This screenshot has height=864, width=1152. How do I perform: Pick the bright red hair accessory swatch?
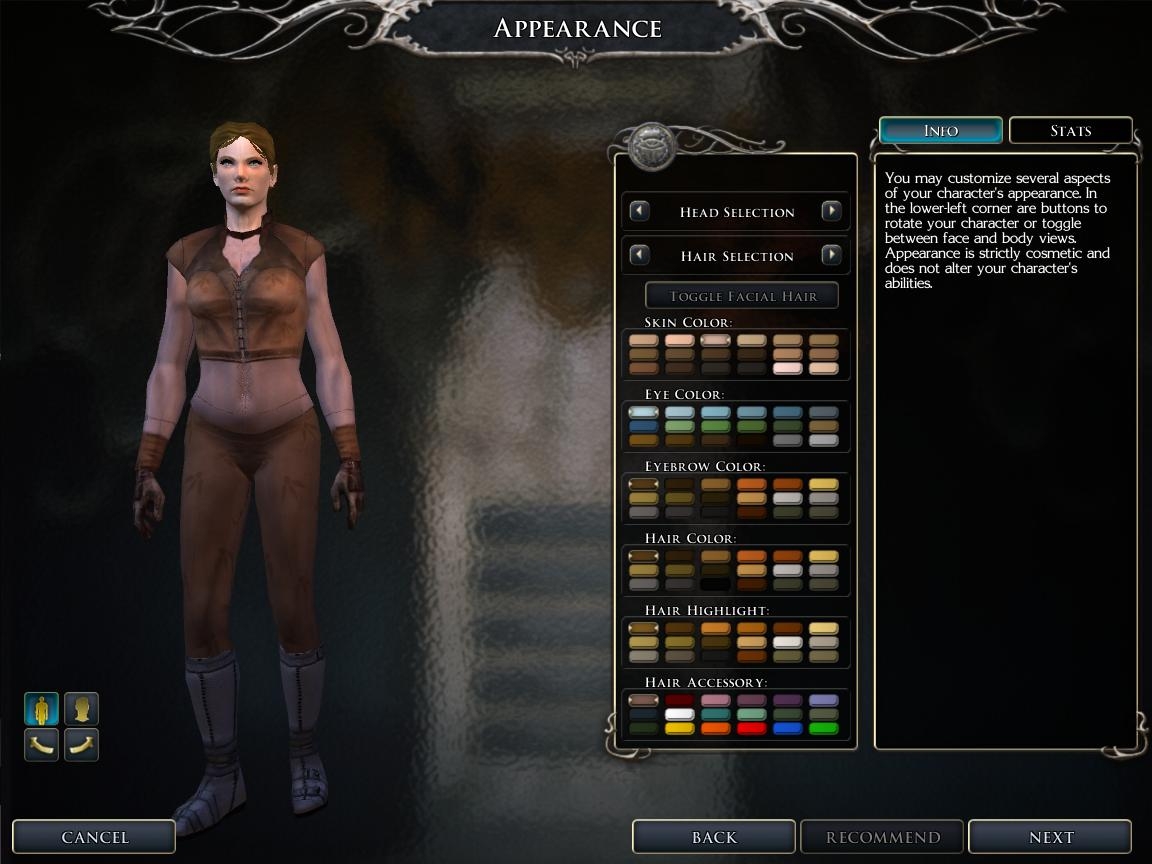pyautogui.click(x=752, y=729)
